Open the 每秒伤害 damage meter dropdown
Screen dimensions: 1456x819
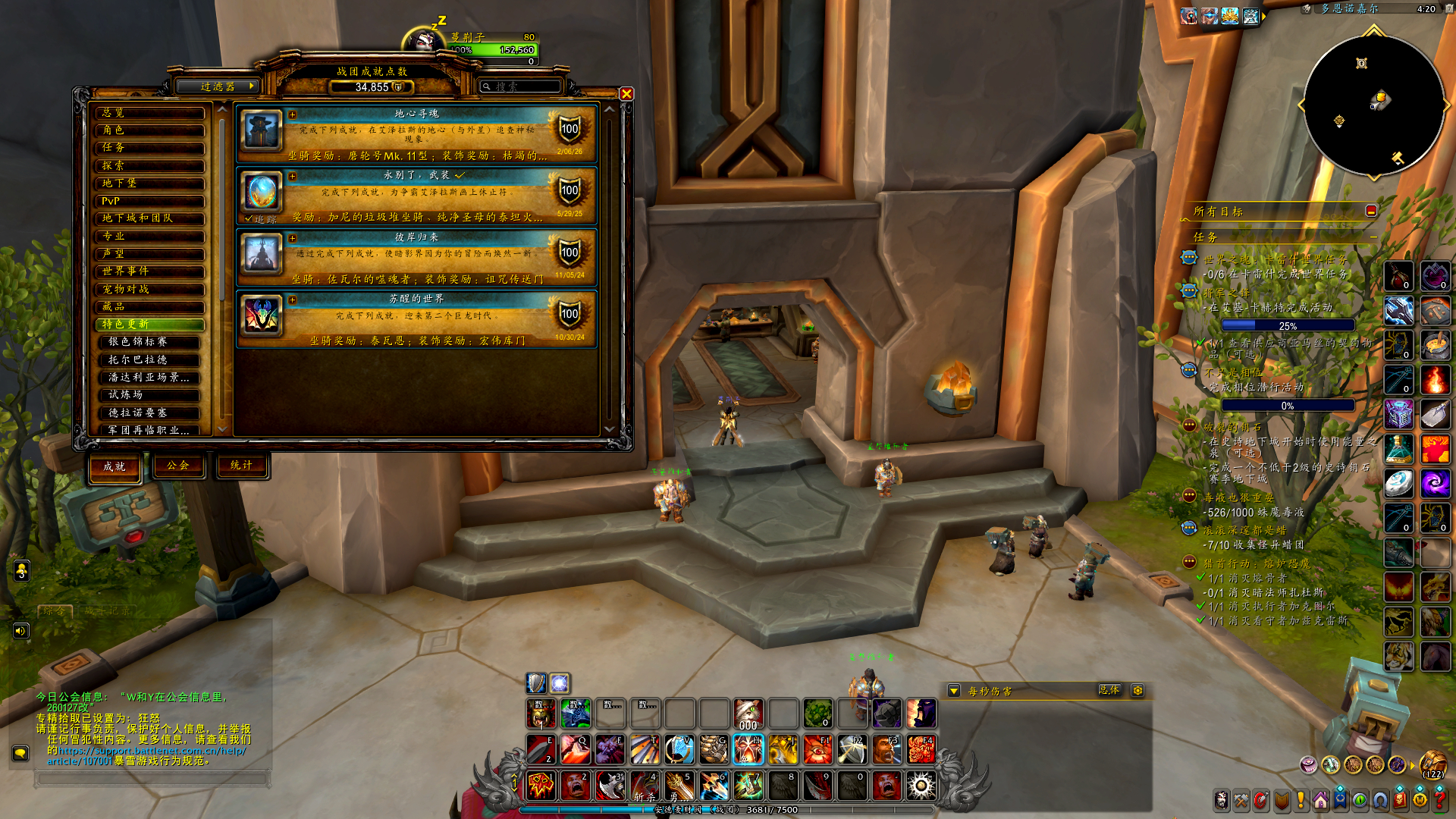pos(954,691)
